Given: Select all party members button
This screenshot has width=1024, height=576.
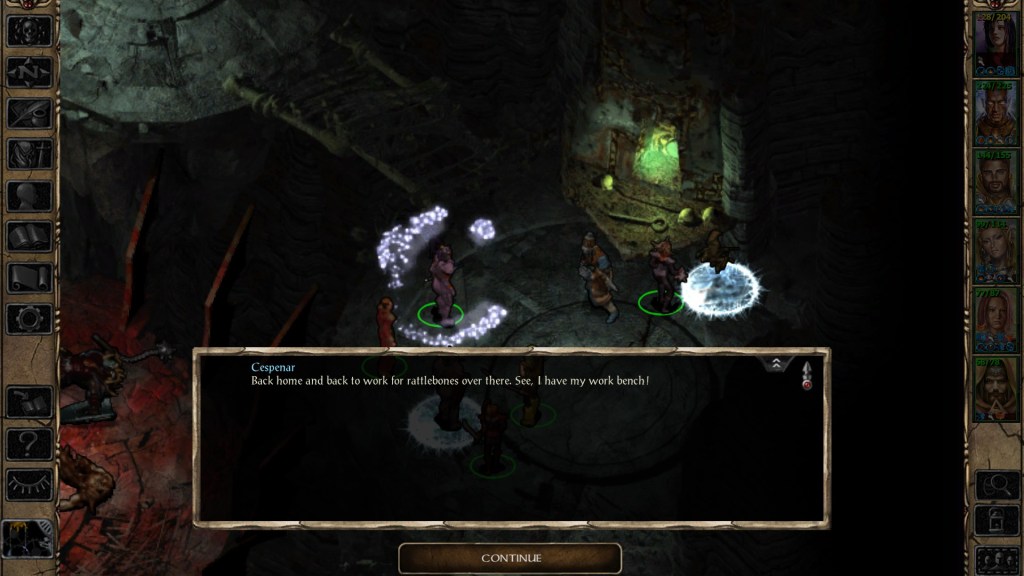Looking at the screenshot, I should [995, 558].
